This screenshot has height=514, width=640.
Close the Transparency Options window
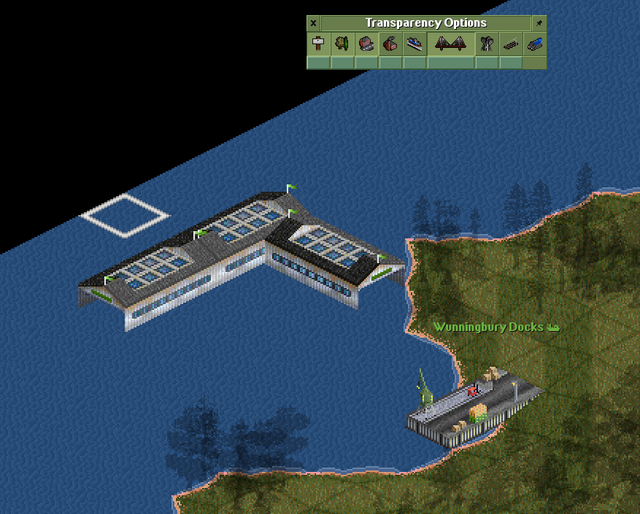(313, 23)
